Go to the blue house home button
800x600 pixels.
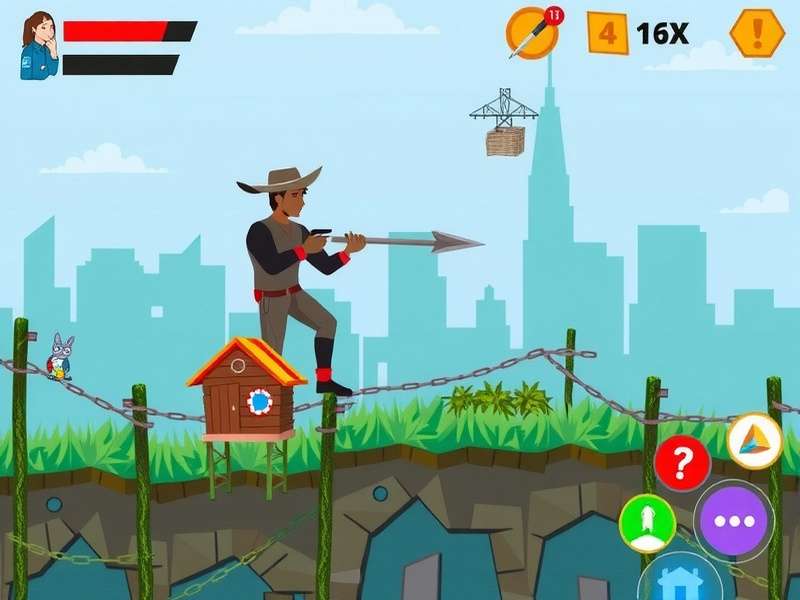[x=681, y=580]
